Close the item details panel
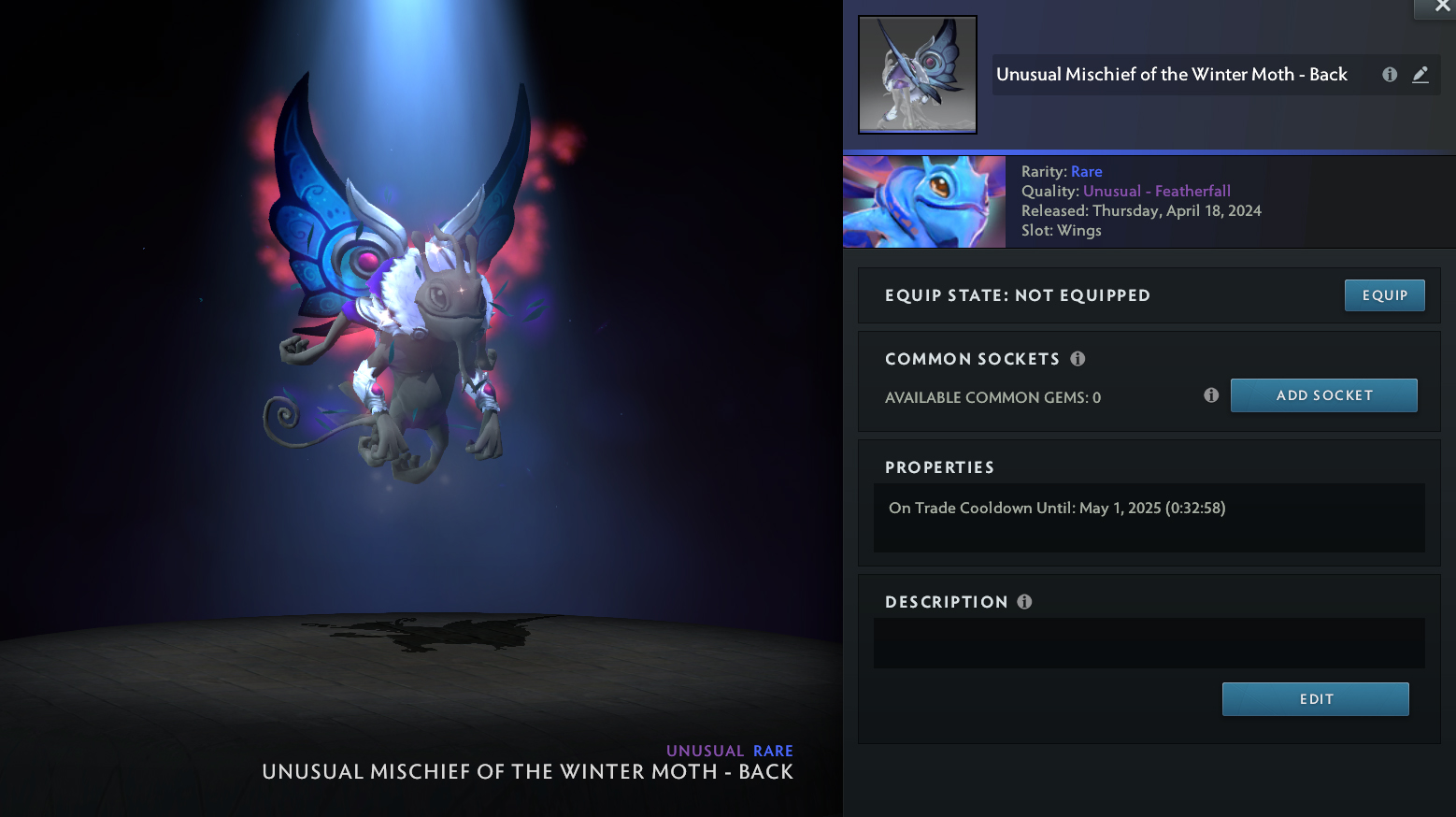1456x817 pixels. tap(1441, 7)
